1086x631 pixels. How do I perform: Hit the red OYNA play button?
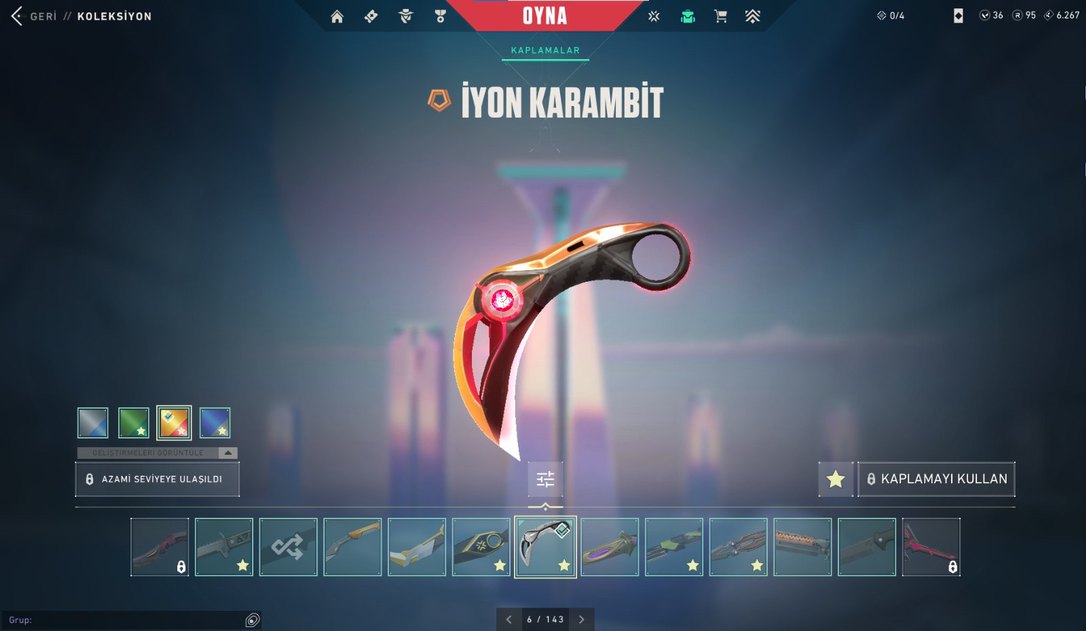pos(544,16)
